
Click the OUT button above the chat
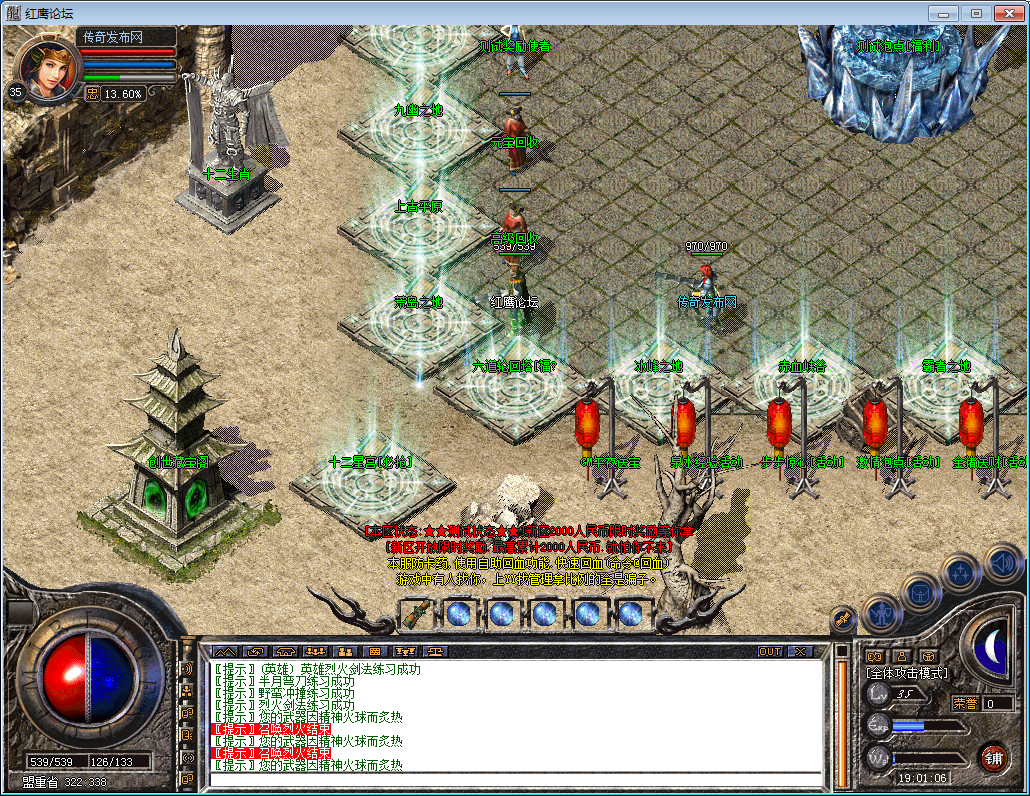pos(770,651)
